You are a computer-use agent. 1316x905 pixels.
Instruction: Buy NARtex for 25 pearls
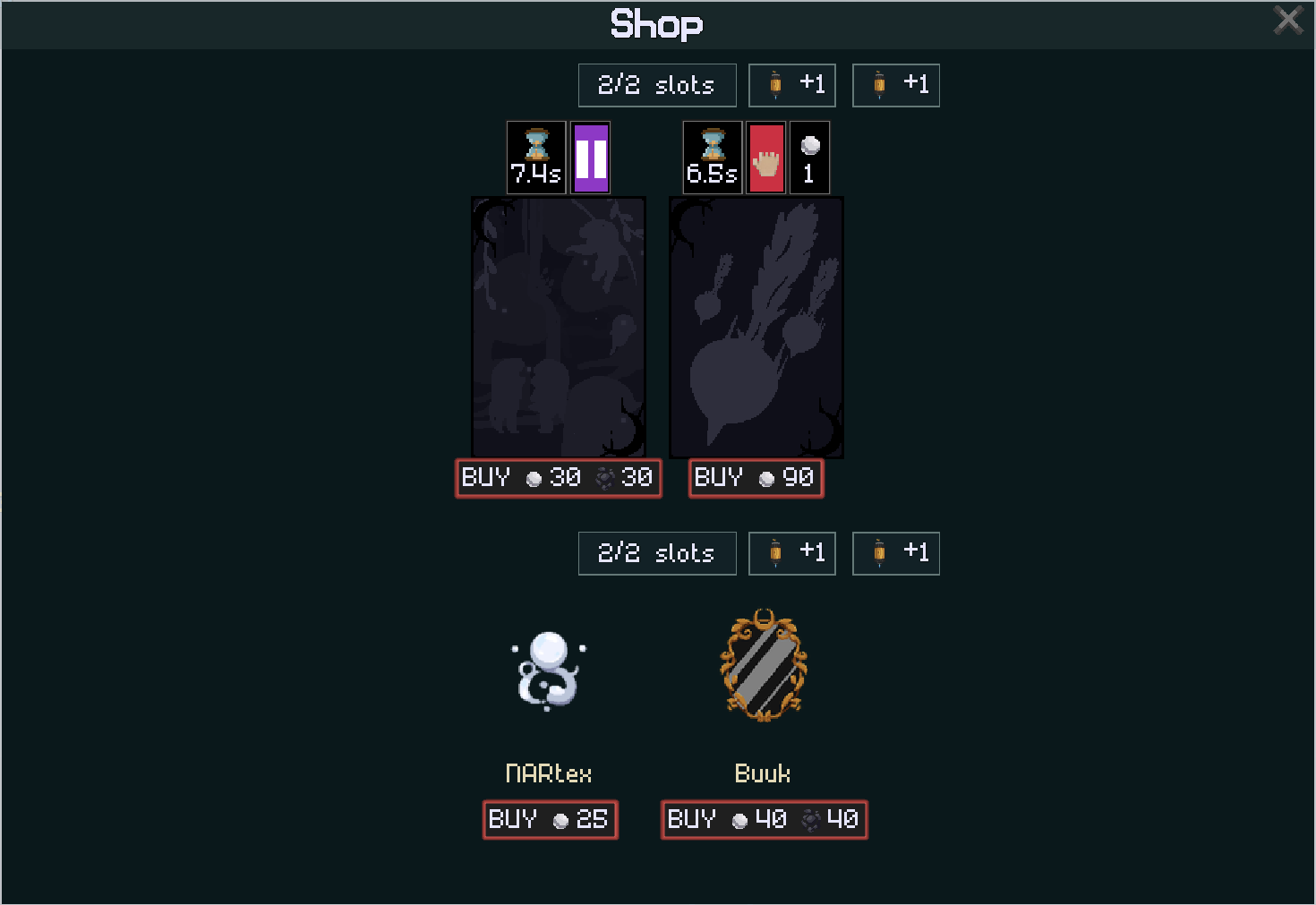549,819
